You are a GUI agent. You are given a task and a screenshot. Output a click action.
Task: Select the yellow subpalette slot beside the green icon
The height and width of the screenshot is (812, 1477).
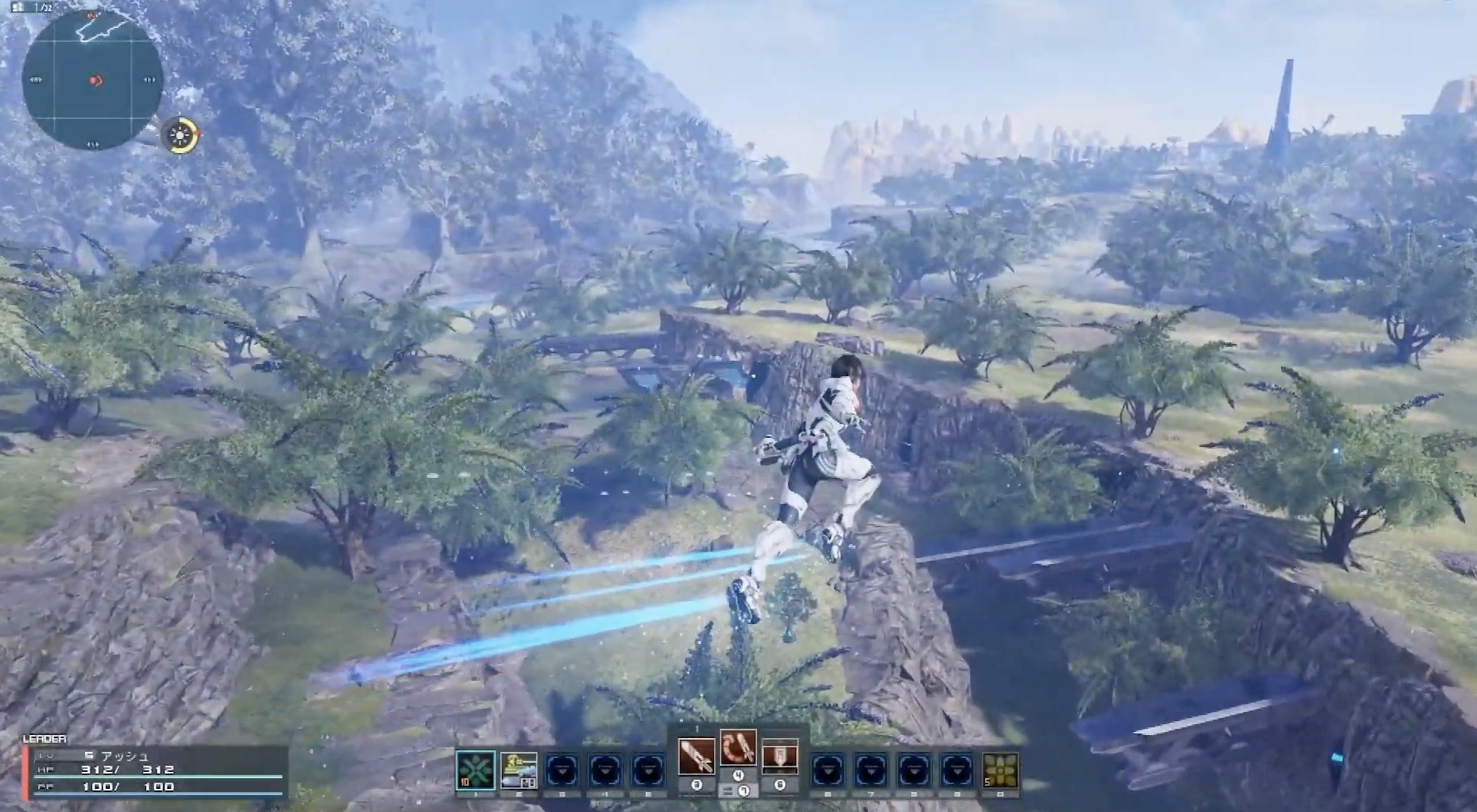pos(519,770)
